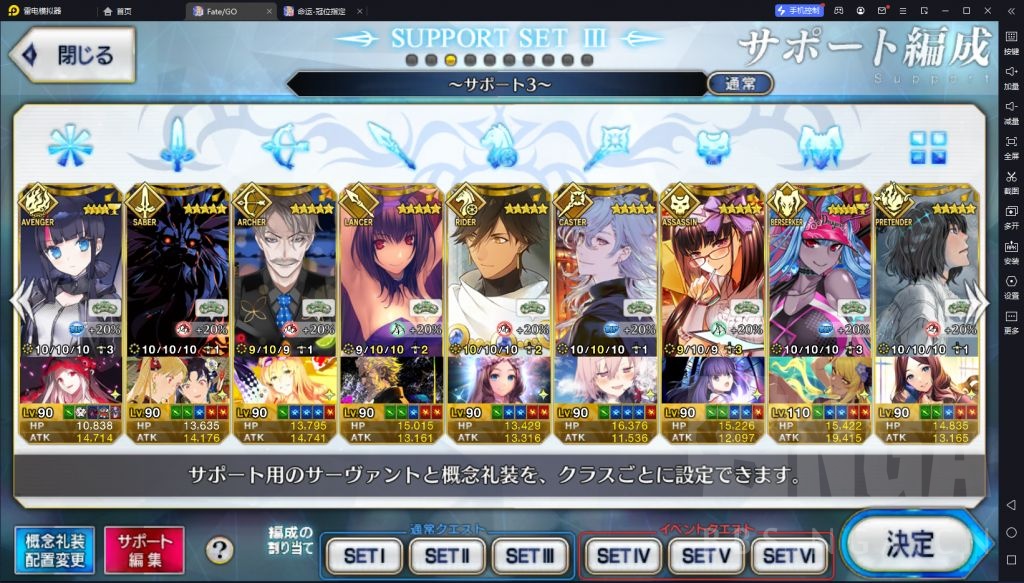Choose event quest SET VI
This screenshot has width=1024, height=583.
789,555
